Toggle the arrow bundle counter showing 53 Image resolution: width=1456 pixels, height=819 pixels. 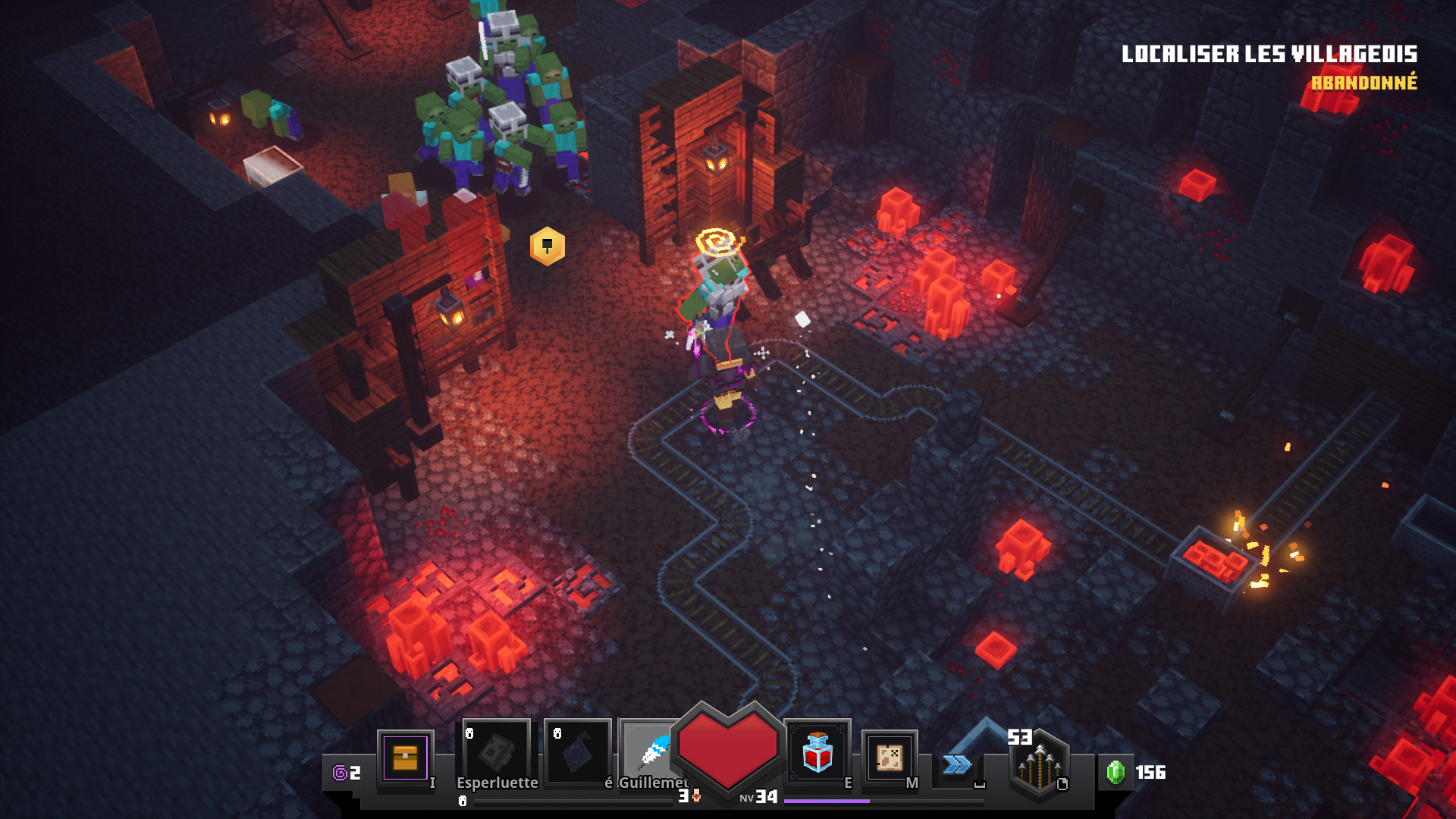click(1020, 736)
